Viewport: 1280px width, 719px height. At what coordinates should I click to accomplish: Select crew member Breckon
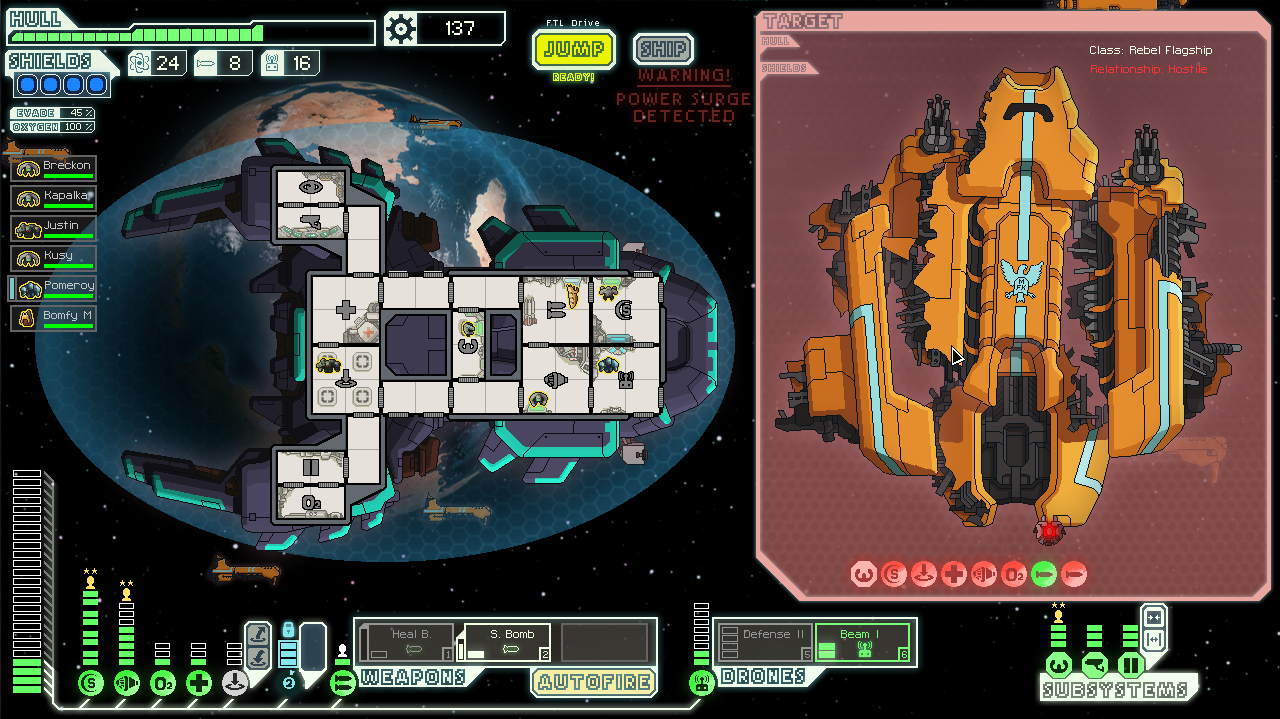pyautogui.click(x=55, y=169)
